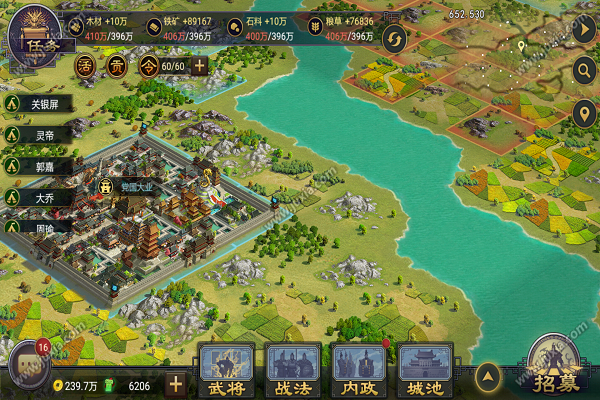Click the 活 activity icon
600x400 pixels.
click(86, 66)
